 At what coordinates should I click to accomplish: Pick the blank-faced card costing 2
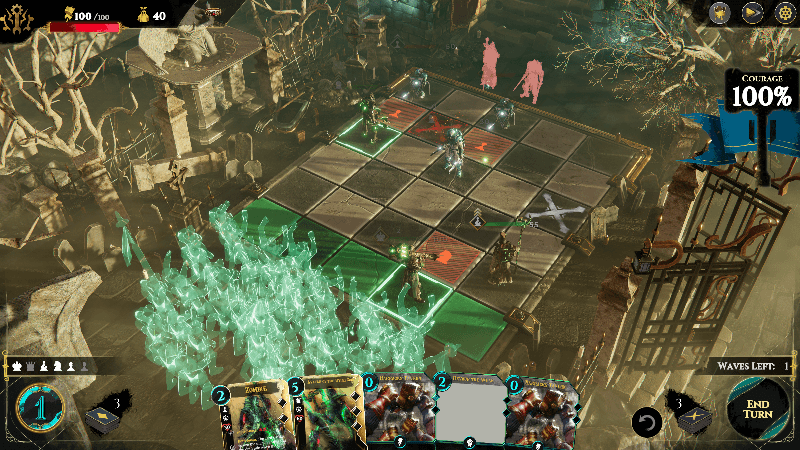point(469,415)
